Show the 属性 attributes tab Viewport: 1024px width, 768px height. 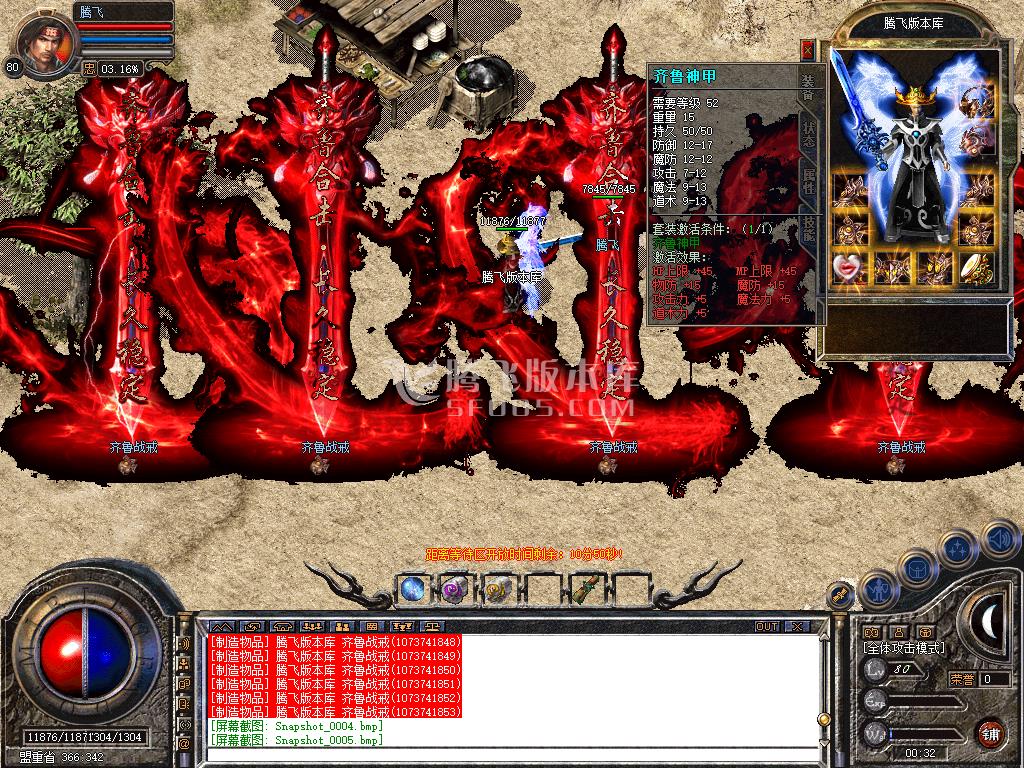807,185
